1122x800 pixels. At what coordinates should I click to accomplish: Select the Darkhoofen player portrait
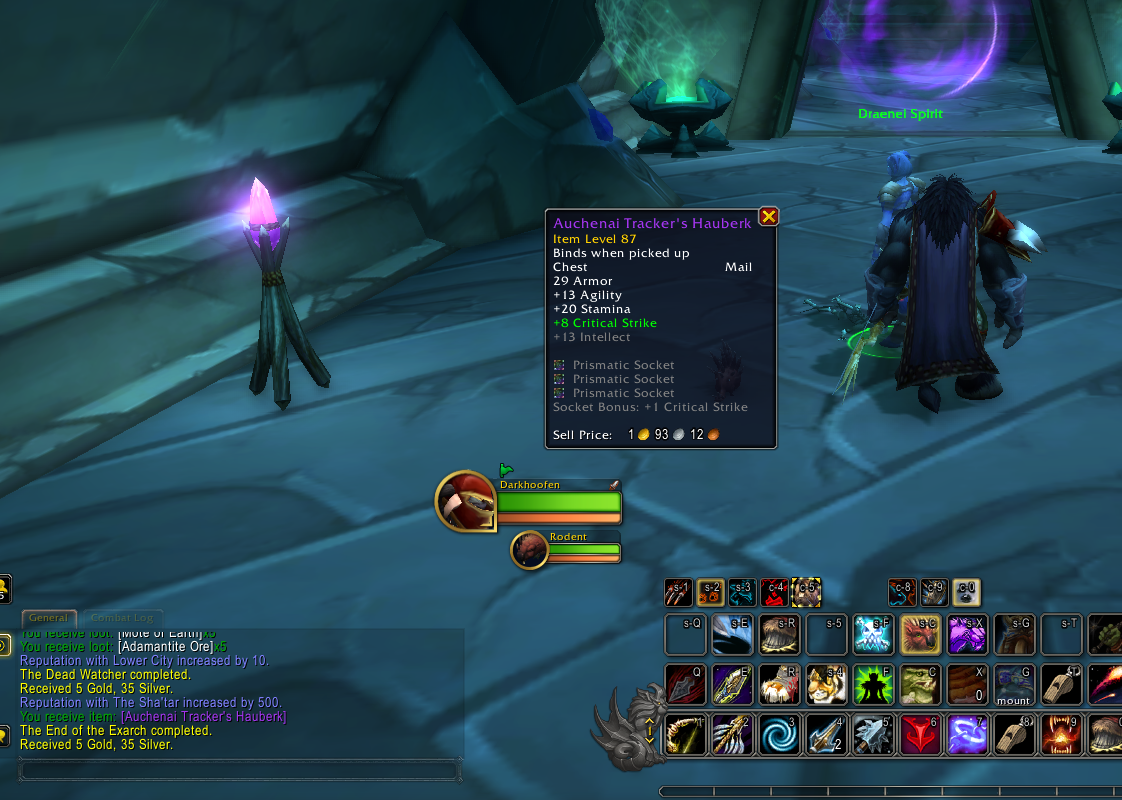pos(466,501)
